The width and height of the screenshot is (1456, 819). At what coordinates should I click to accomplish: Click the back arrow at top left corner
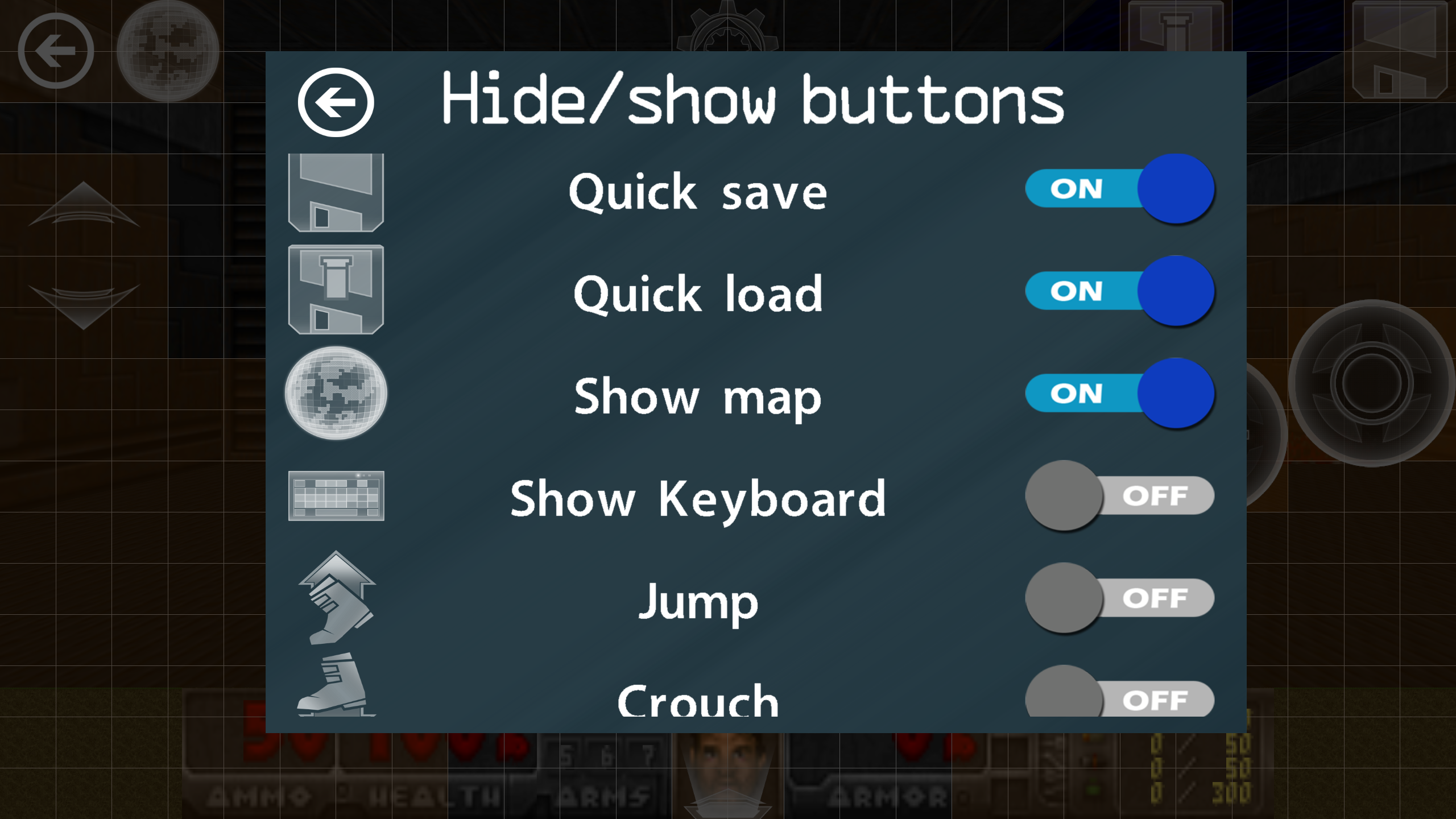[56, 50]
